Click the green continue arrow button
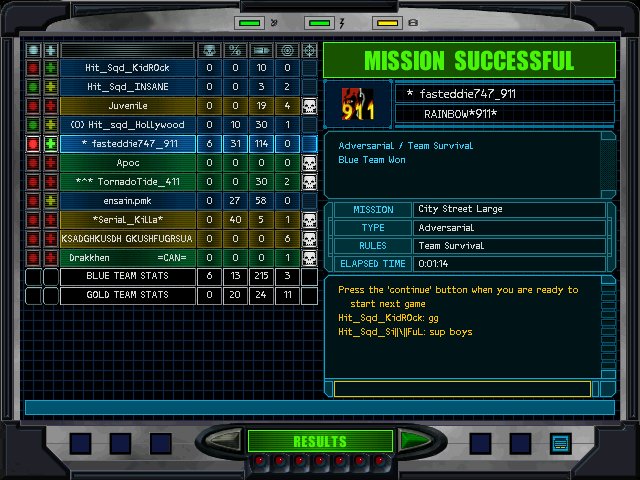Screen dimensions: 640x480 click(411, 441)
